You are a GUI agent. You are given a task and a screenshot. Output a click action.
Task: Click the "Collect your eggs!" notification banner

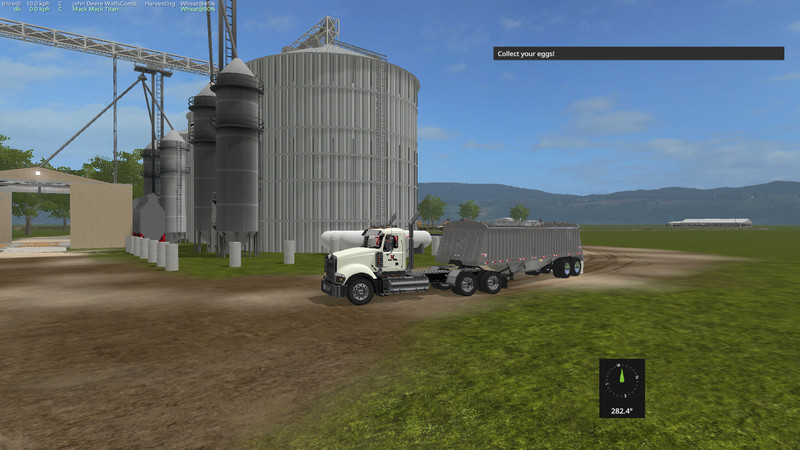point(638,53)
